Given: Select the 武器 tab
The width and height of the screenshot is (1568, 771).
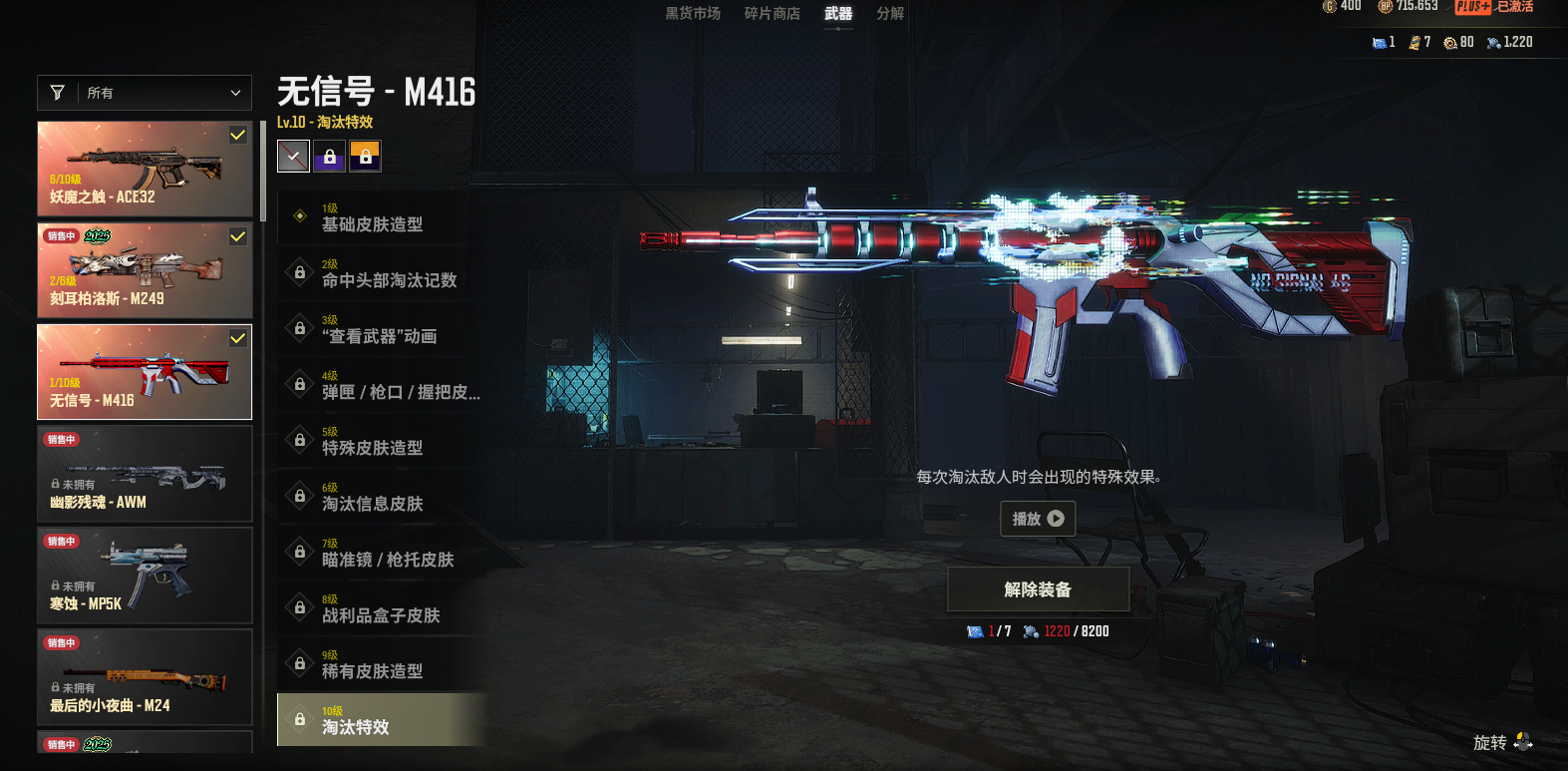Looking at the screenshot, I should (x=838, y=14).
